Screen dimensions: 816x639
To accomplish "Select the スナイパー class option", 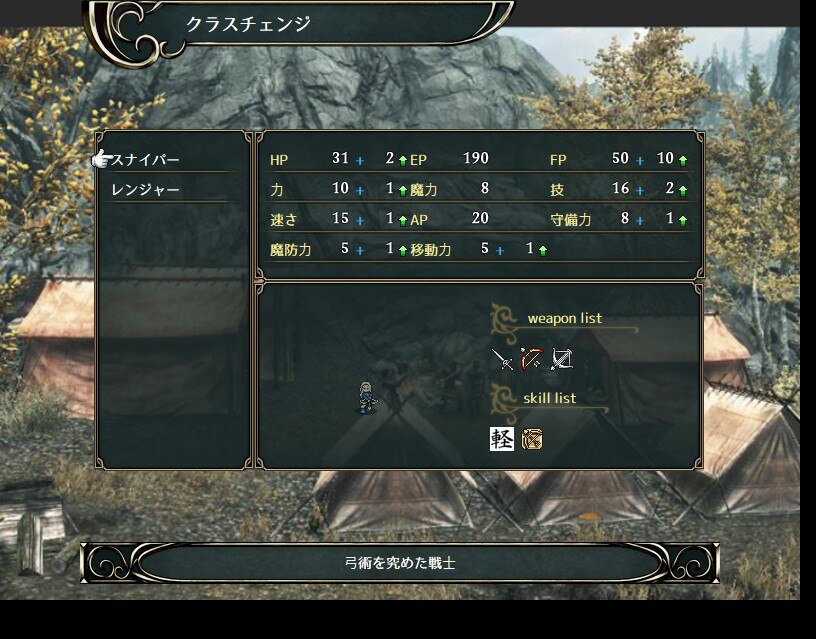I will pos(146,160).
